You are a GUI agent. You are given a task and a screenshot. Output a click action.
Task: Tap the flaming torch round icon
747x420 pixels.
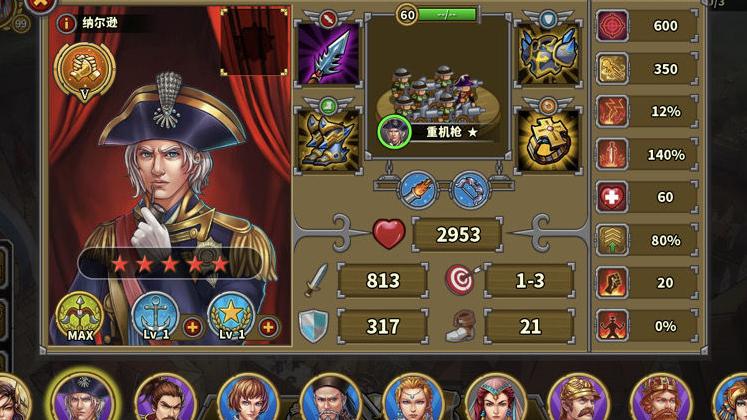pyautogui.click(x=417, y=188)
